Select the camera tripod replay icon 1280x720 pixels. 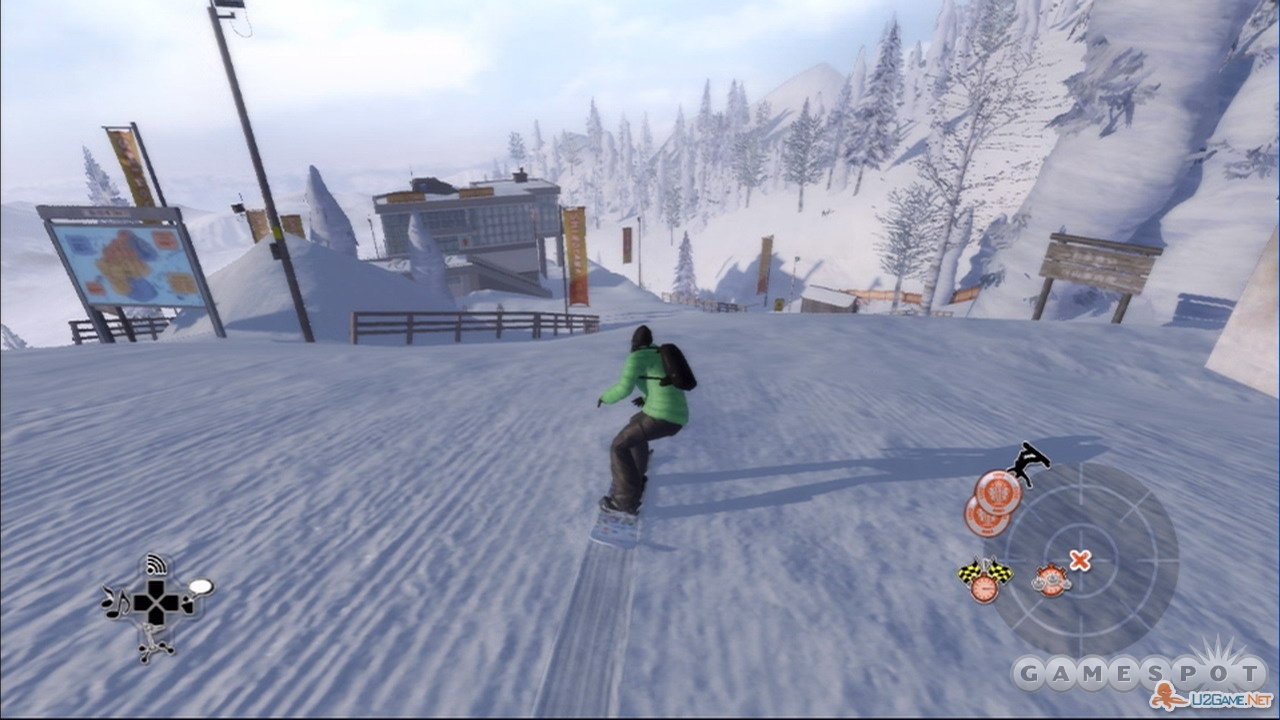tap(157, 645)
